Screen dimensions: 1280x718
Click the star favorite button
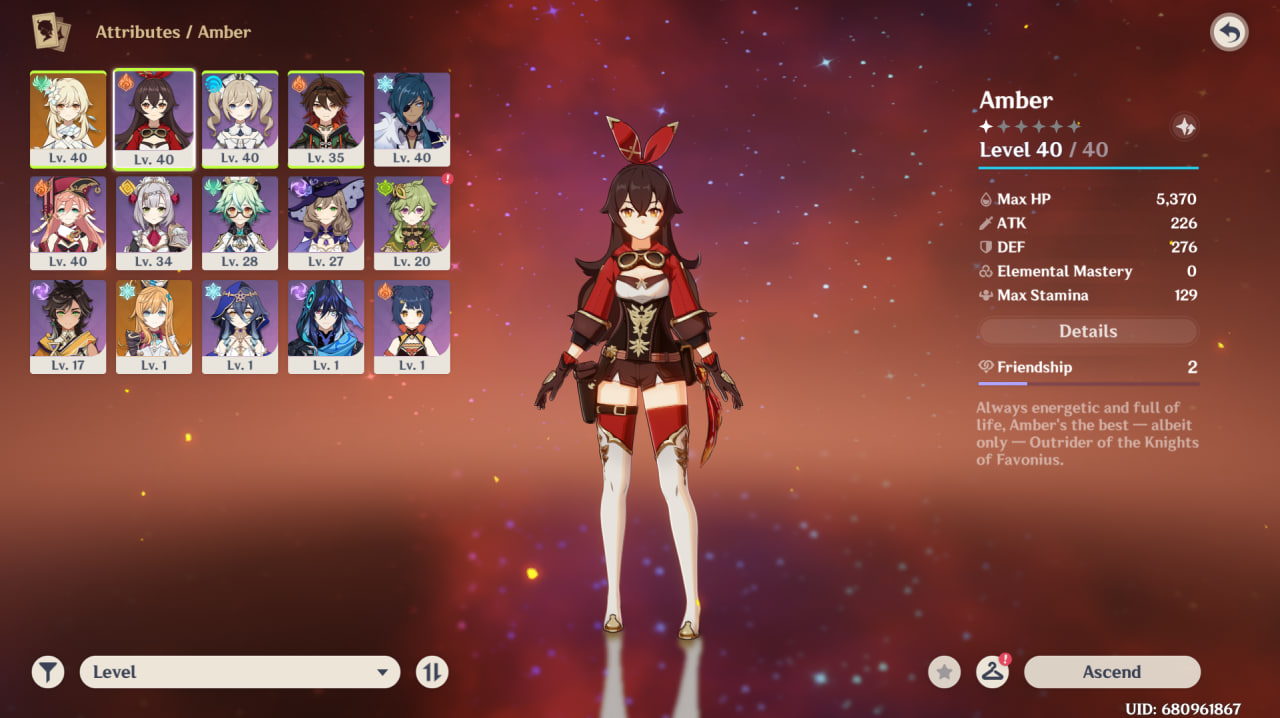[x=944, y=672]
